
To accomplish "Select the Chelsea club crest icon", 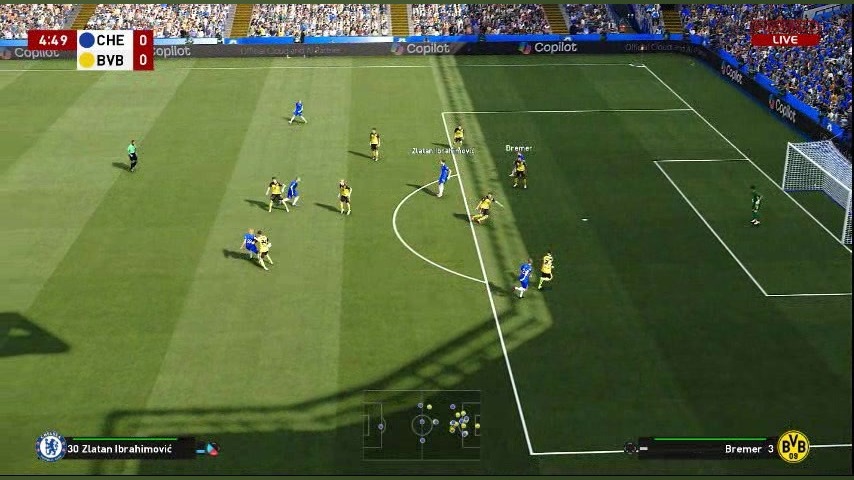I will click(x=51, y=447).
